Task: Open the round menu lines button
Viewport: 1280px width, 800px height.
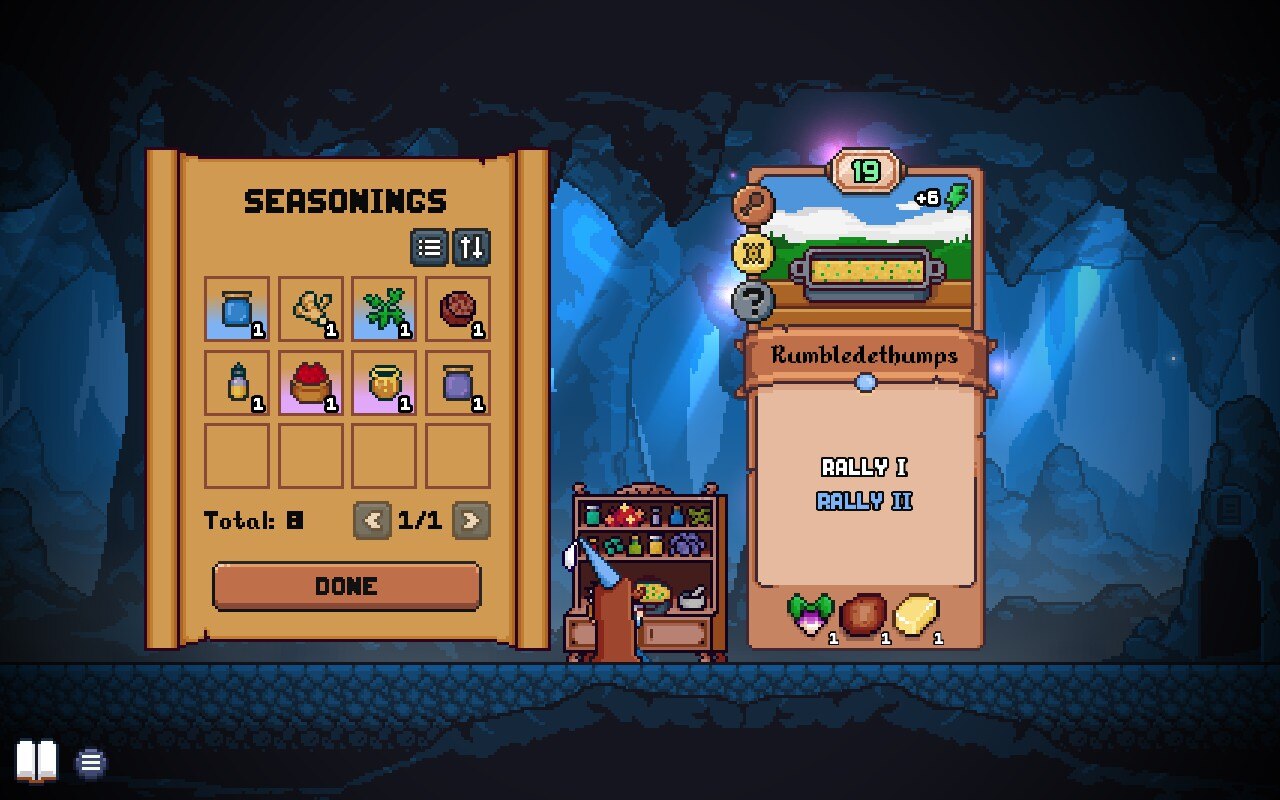Action: (91, 763)
